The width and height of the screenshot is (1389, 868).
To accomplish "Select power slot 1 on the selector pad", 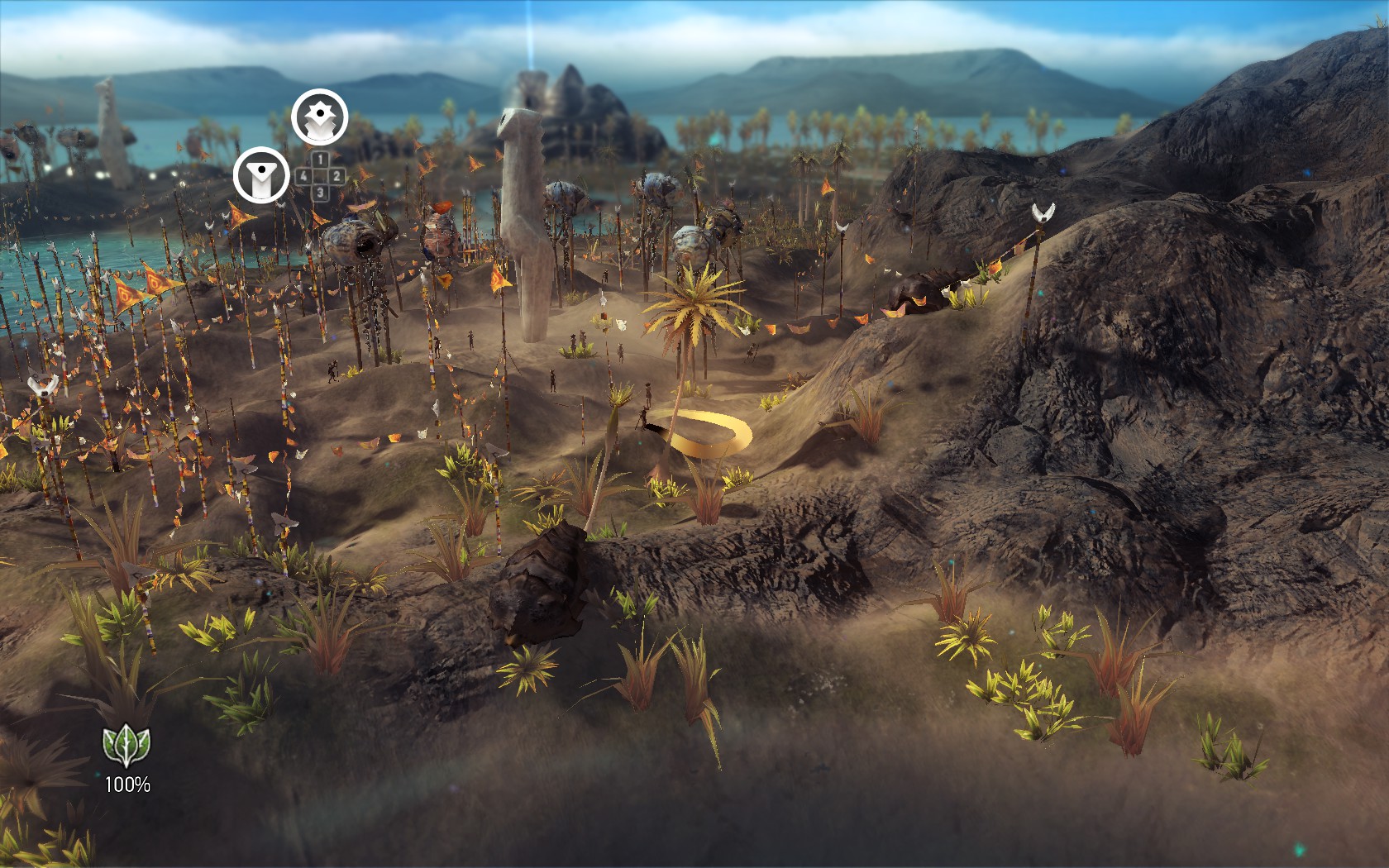I will pos(321,158).
